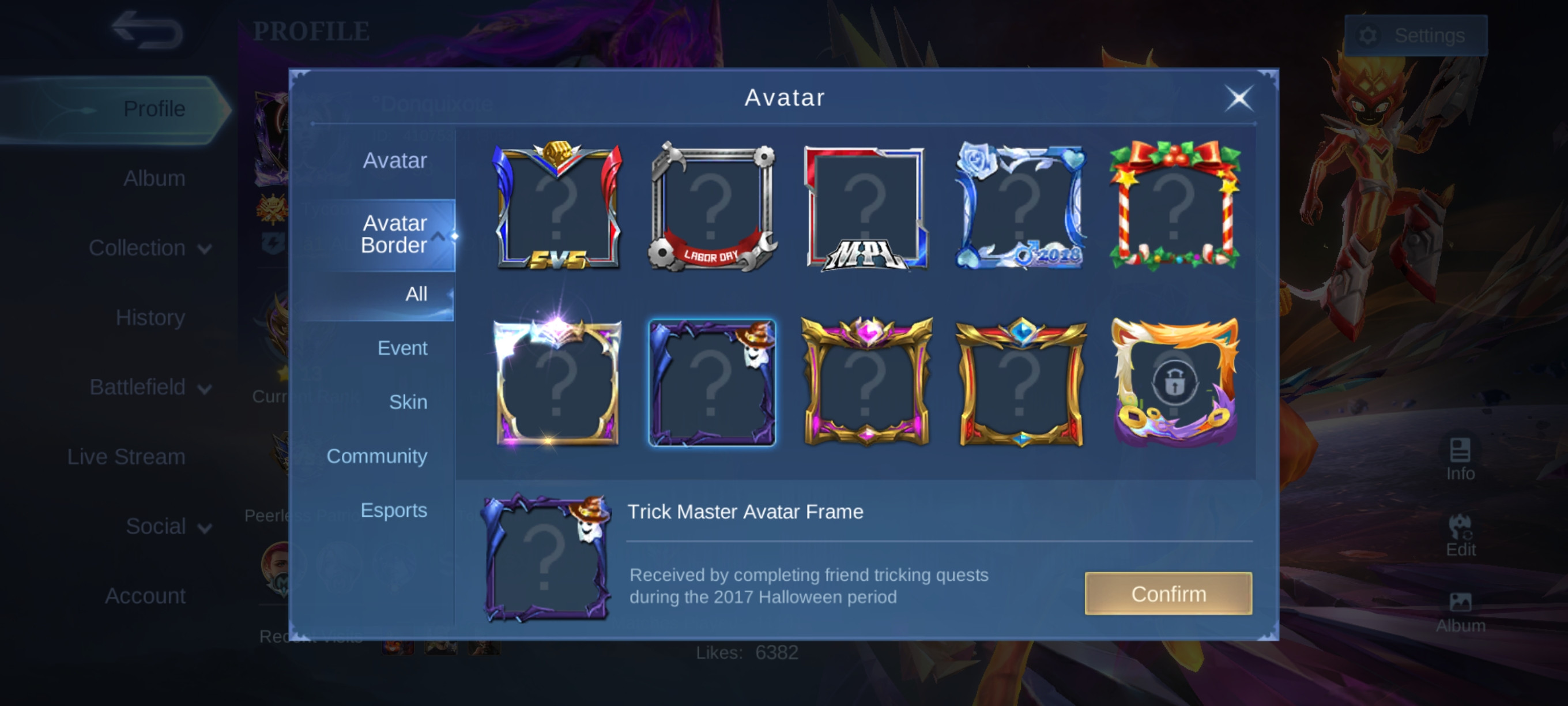1568x706 pixels.
Task: Choose the Labor Day avatar border
Action: 711,206
